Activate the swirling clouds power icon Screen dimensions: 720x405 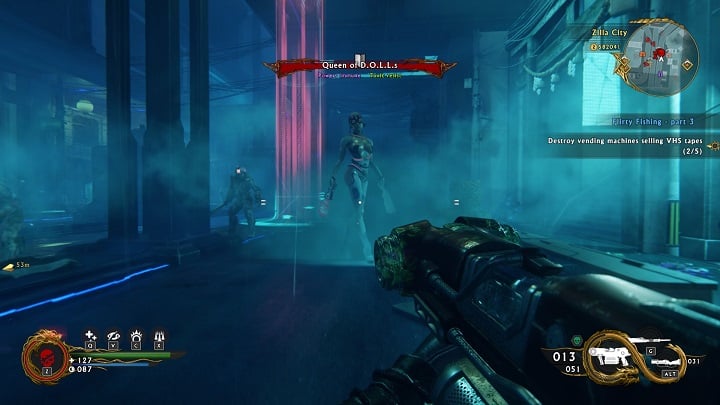(113, 335)
